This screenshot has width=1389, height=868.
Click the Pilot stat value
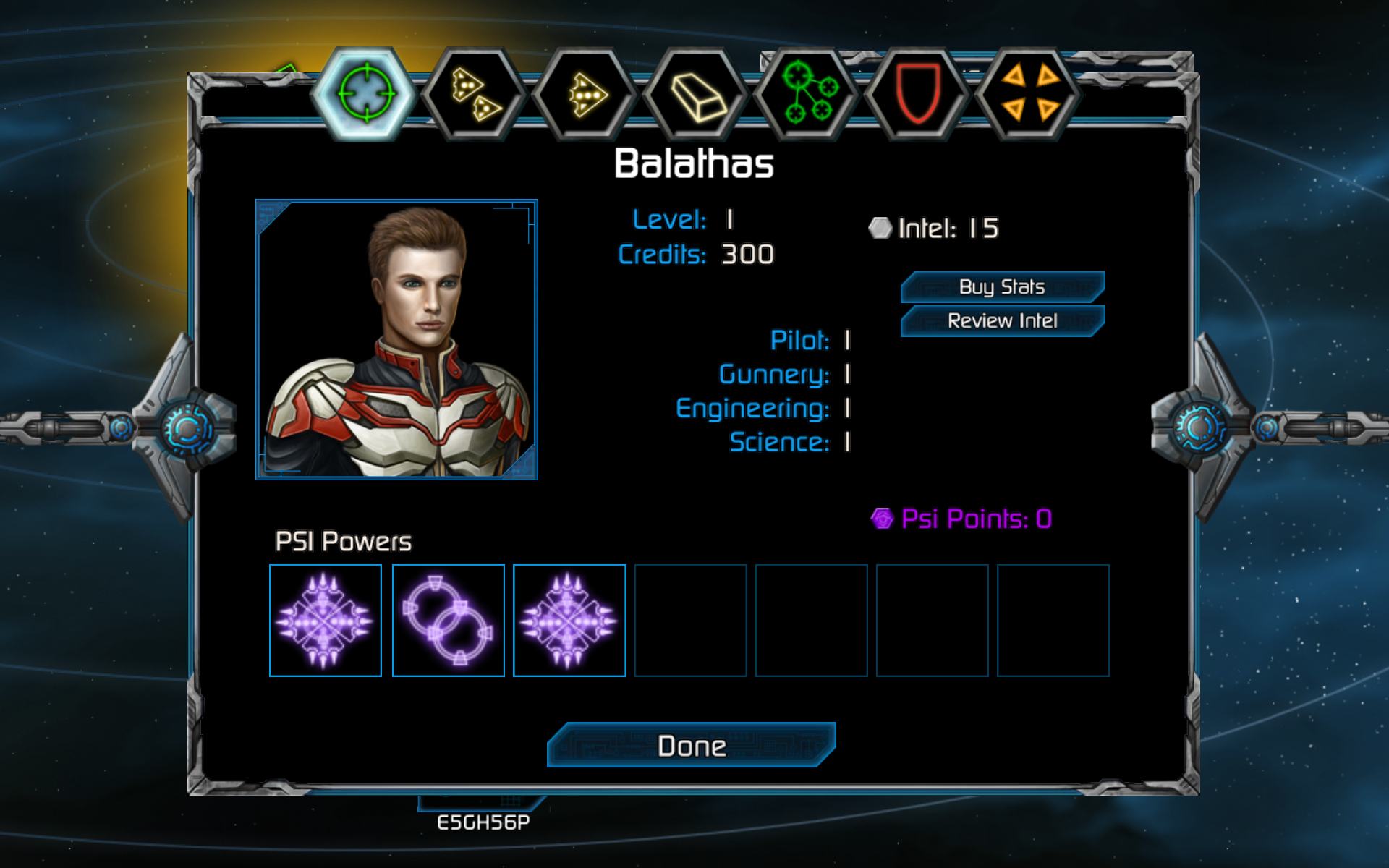848,341
